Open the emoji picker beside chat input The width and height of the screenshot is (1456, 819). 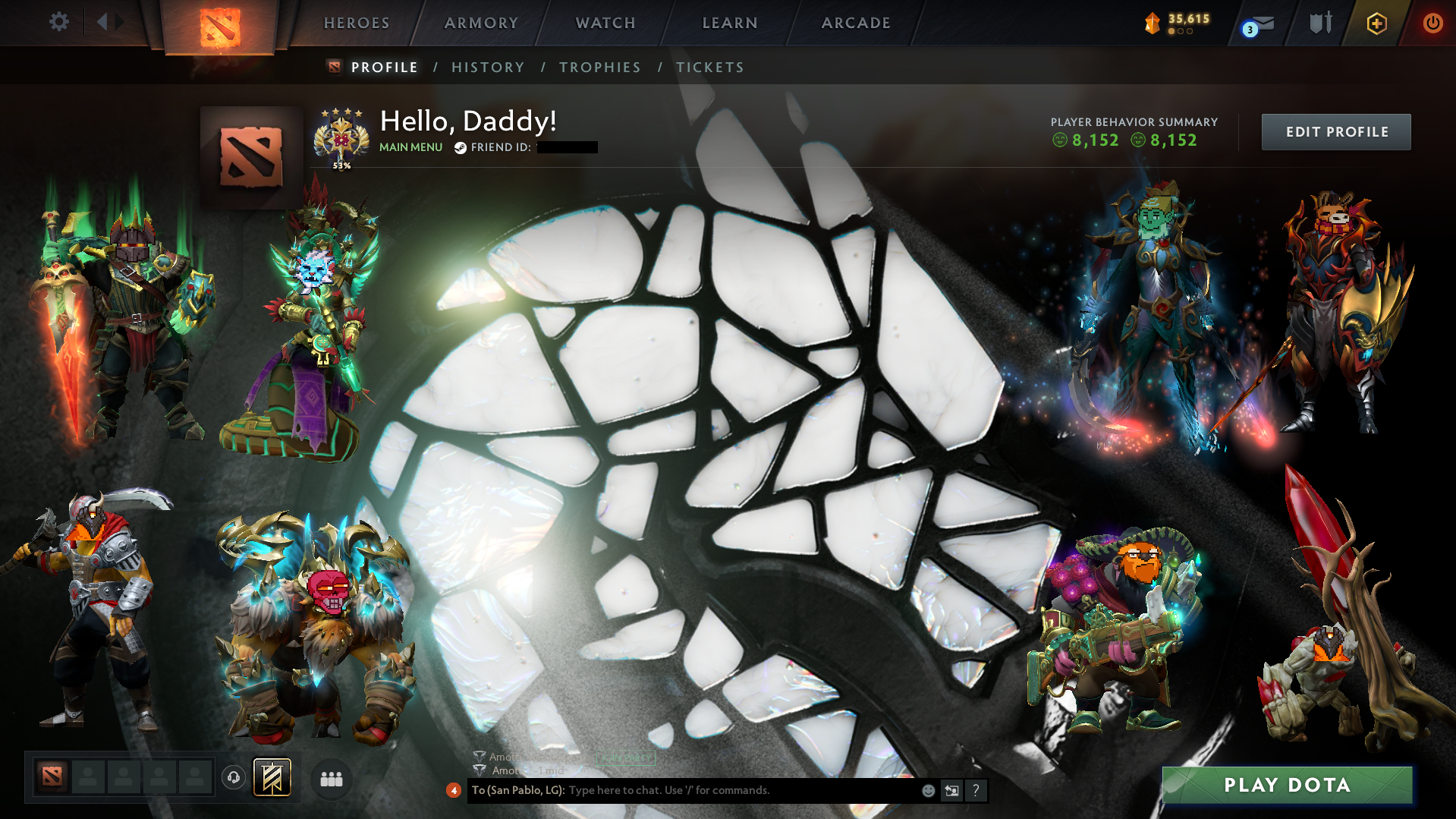[x=928, y=790]
